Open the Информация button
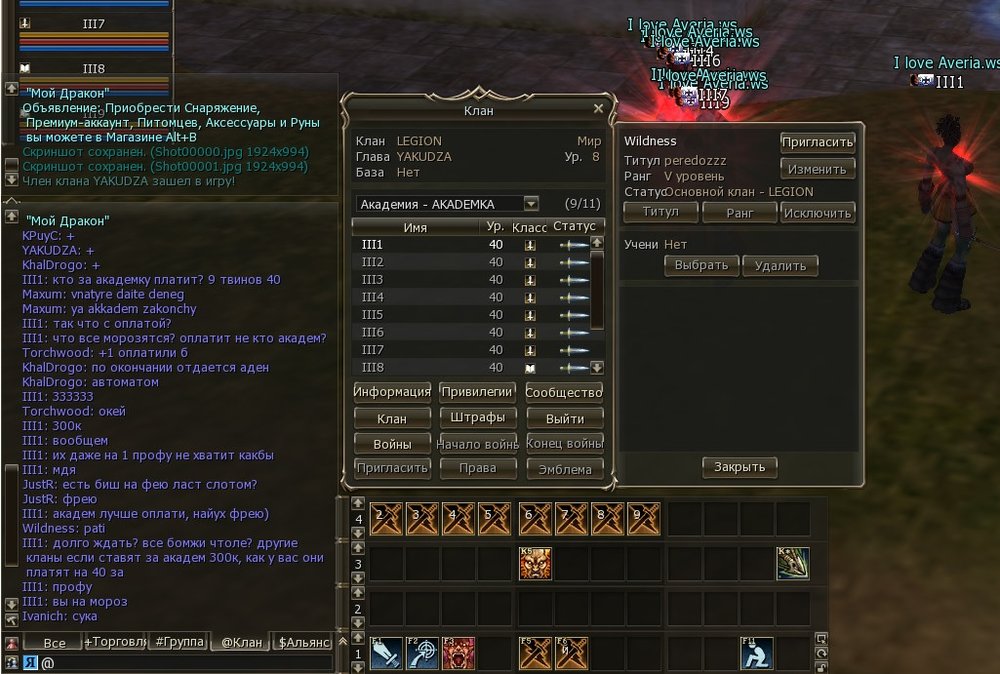This screenshot has height=674, width=1000. coord(392,392)
